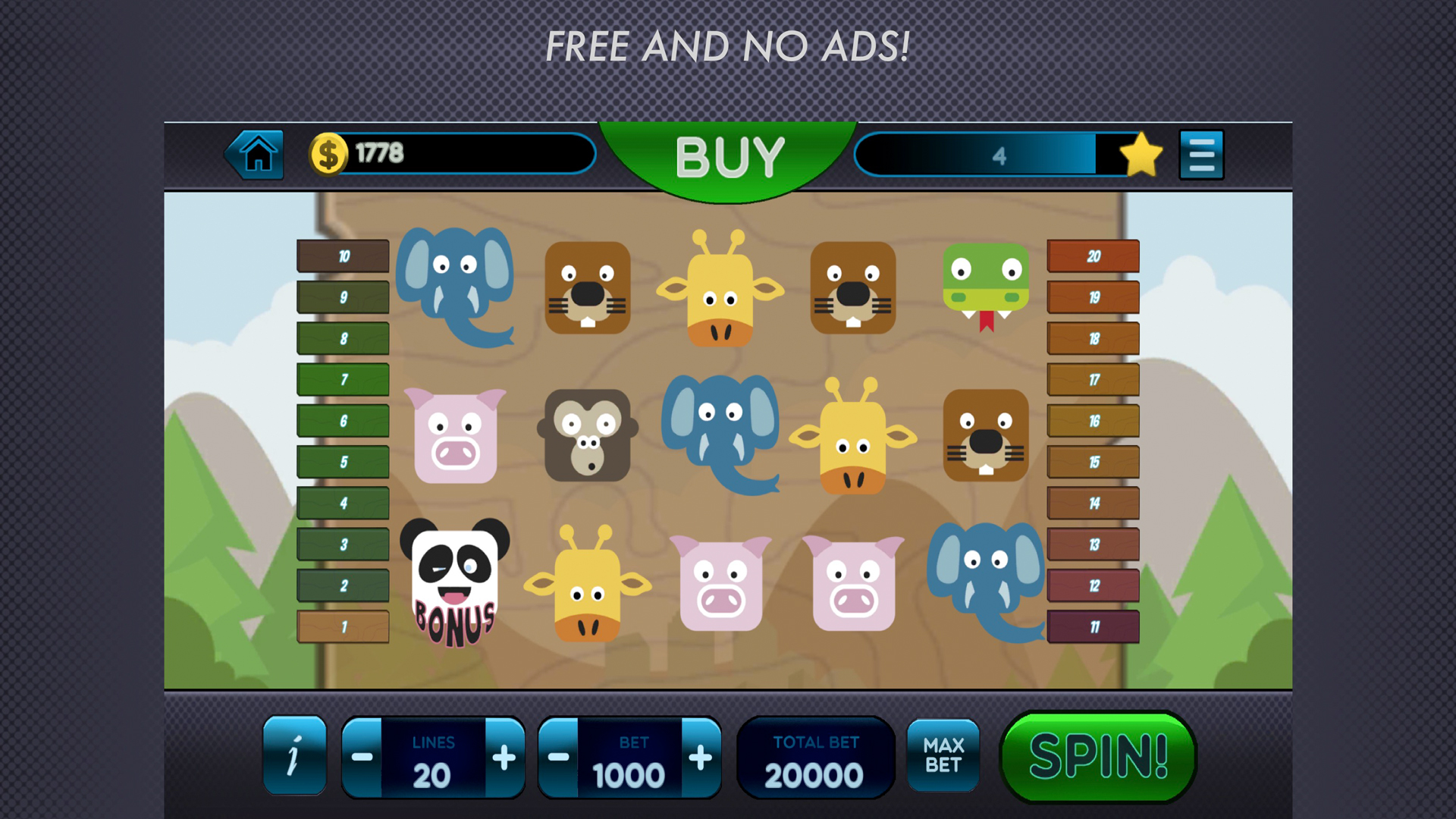Enable MAX BET wagering
This screenshot has height=819, width=1456.
[944, 756]
